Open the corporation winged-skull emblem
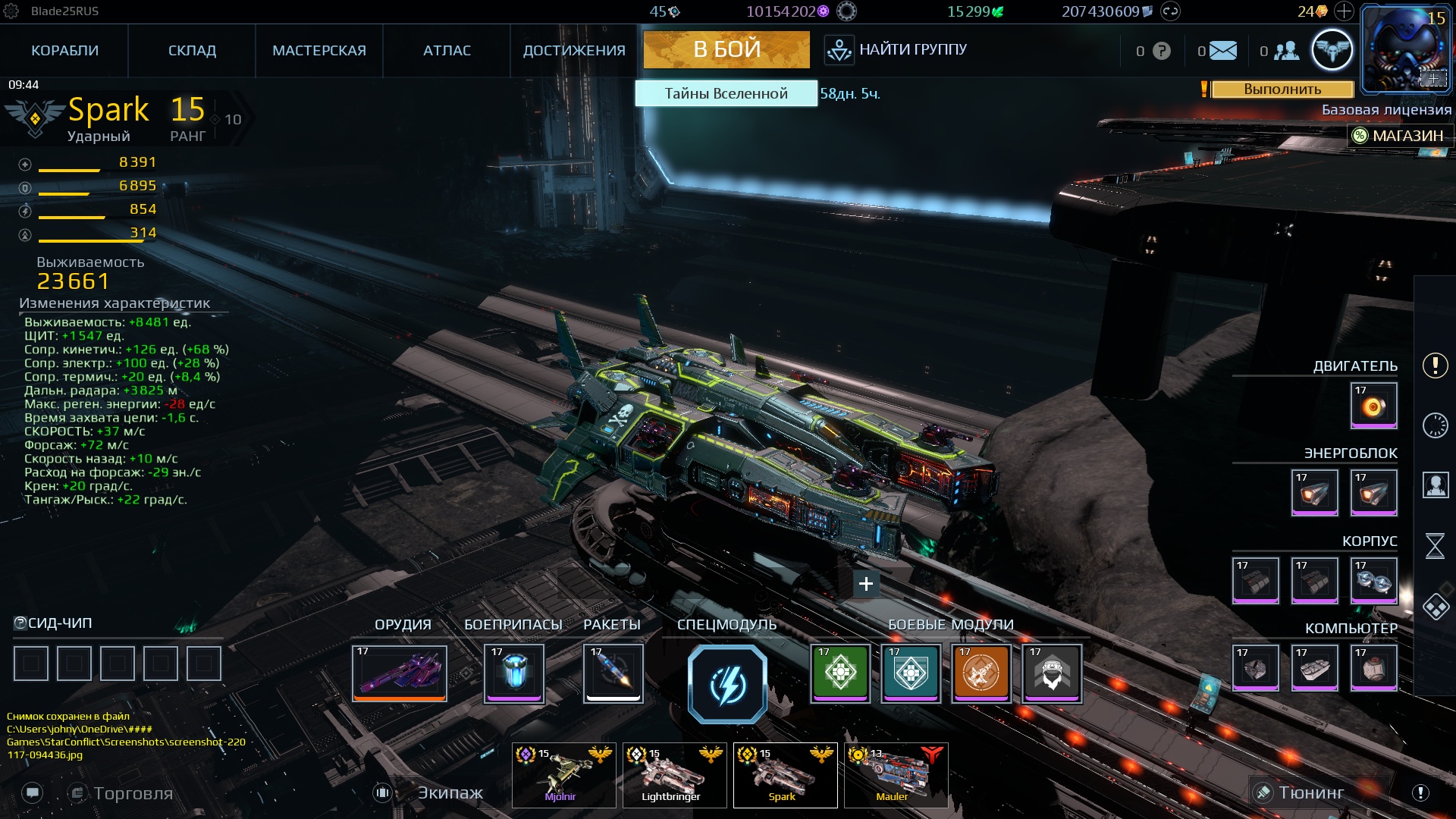Screen dimensions: 1456x819 point(1332,49)
